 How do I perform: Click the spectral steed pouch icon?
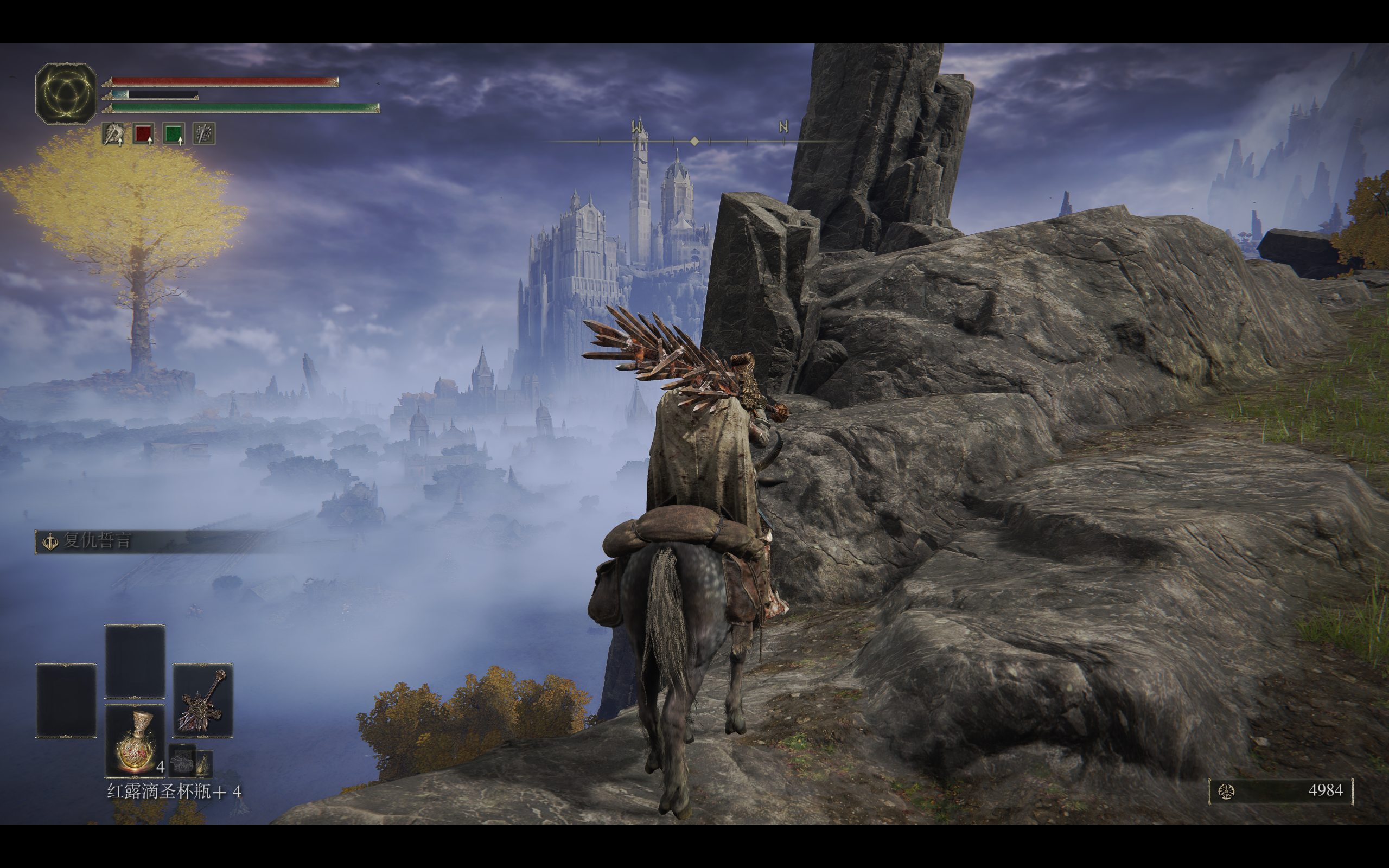tap(182, 763)
